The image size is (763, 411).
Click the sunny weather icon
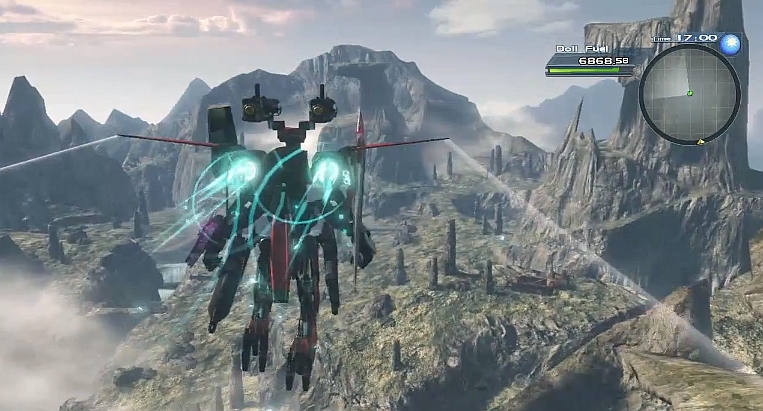pos(730,43)
